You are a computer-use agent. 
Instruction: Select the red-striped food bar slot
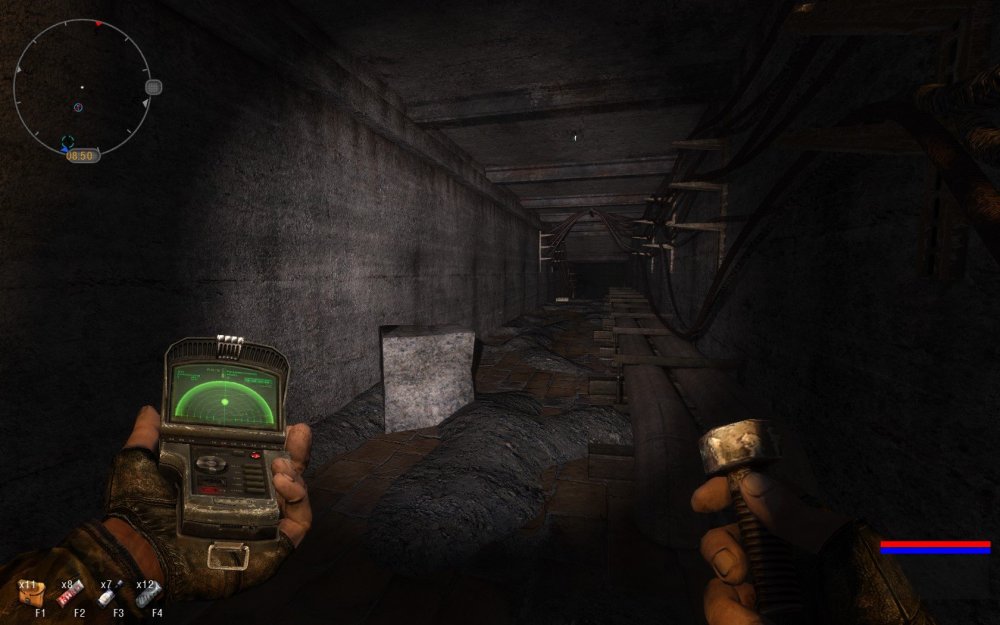[72, 596]
